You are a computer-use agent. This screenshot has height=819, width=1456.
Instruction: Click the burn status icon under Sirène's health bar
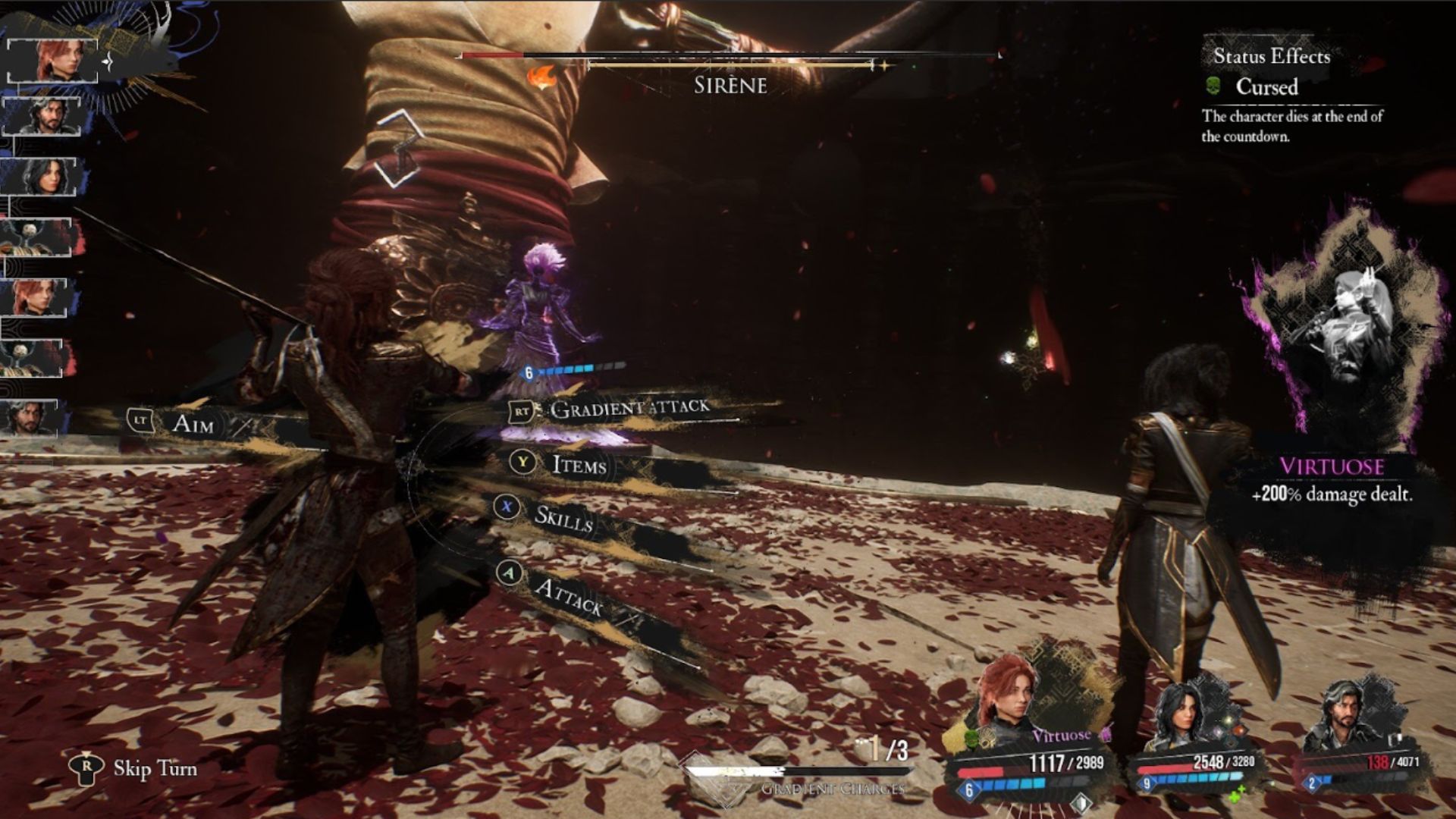541,77
